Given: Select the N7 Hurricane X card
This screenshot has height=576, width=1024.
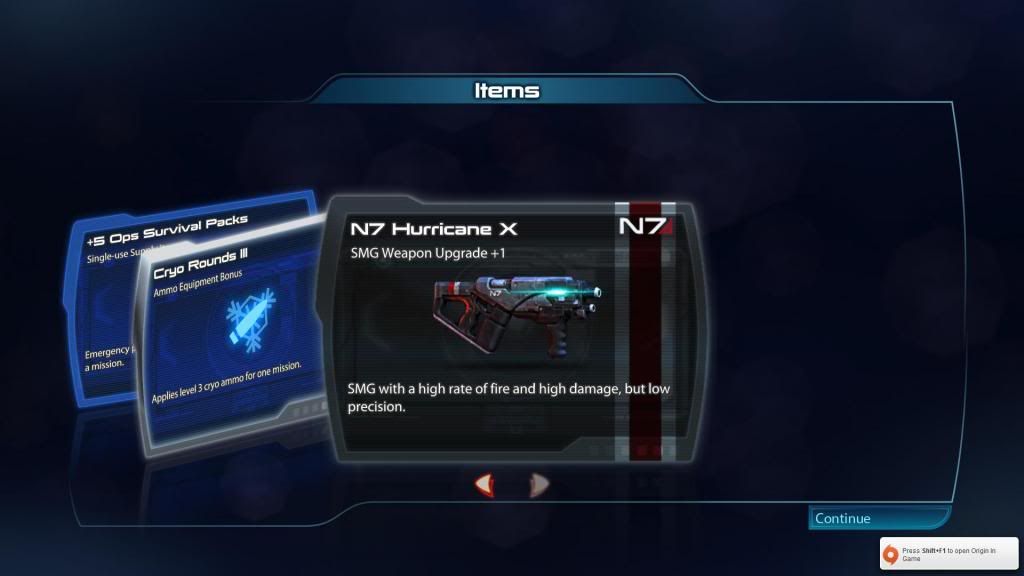Looking at the screenshot, I should pyautogui.click(x=510, y=330).
